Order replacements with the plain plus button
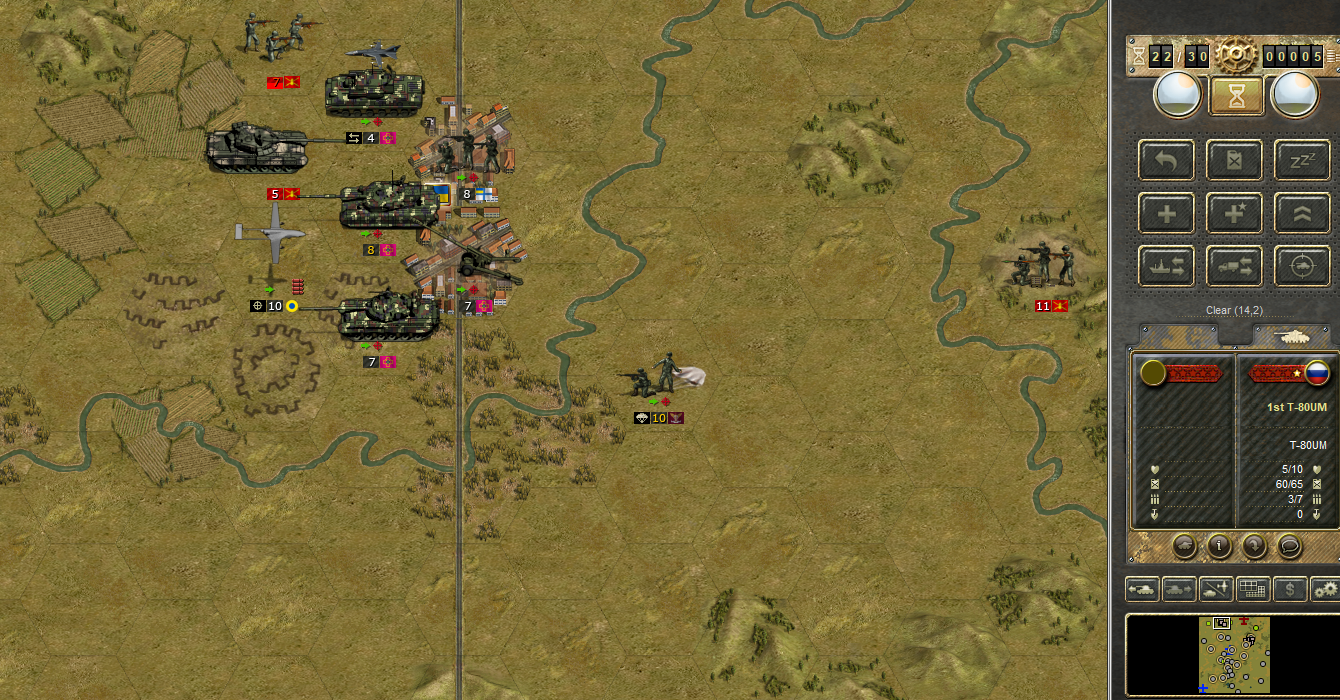Screen dimensions: 1340x700 [1166, 213]
